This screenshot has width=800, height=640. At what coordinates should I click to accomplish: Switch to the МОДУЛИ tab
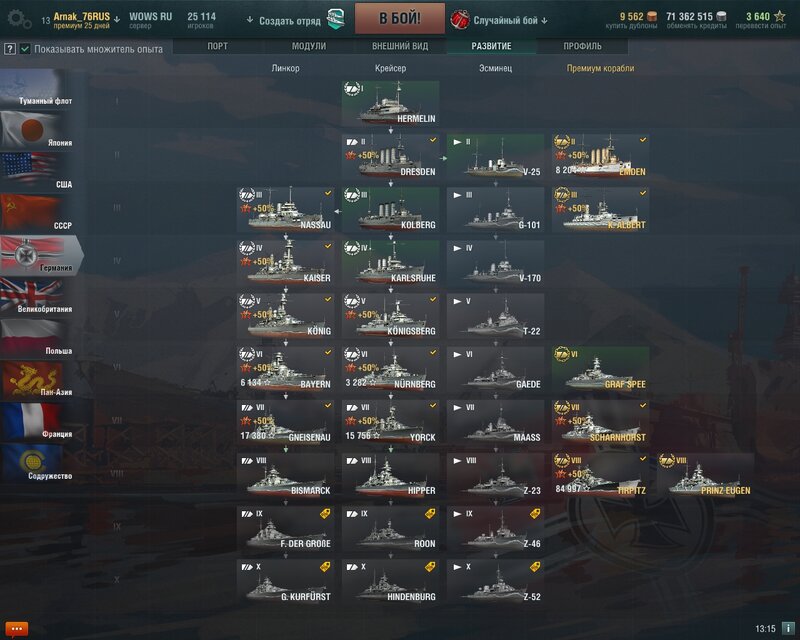tap(308, 47)
